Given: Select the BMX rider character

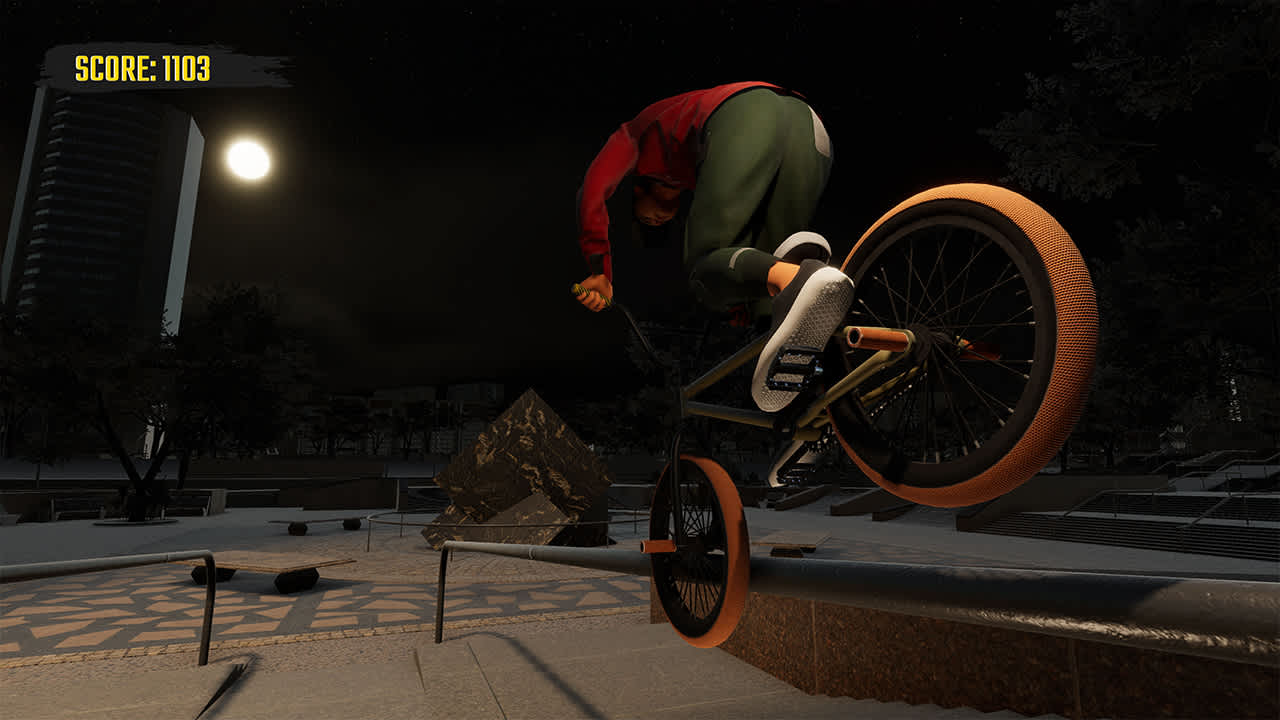Looking at the screenshot, I should (720, 180).
